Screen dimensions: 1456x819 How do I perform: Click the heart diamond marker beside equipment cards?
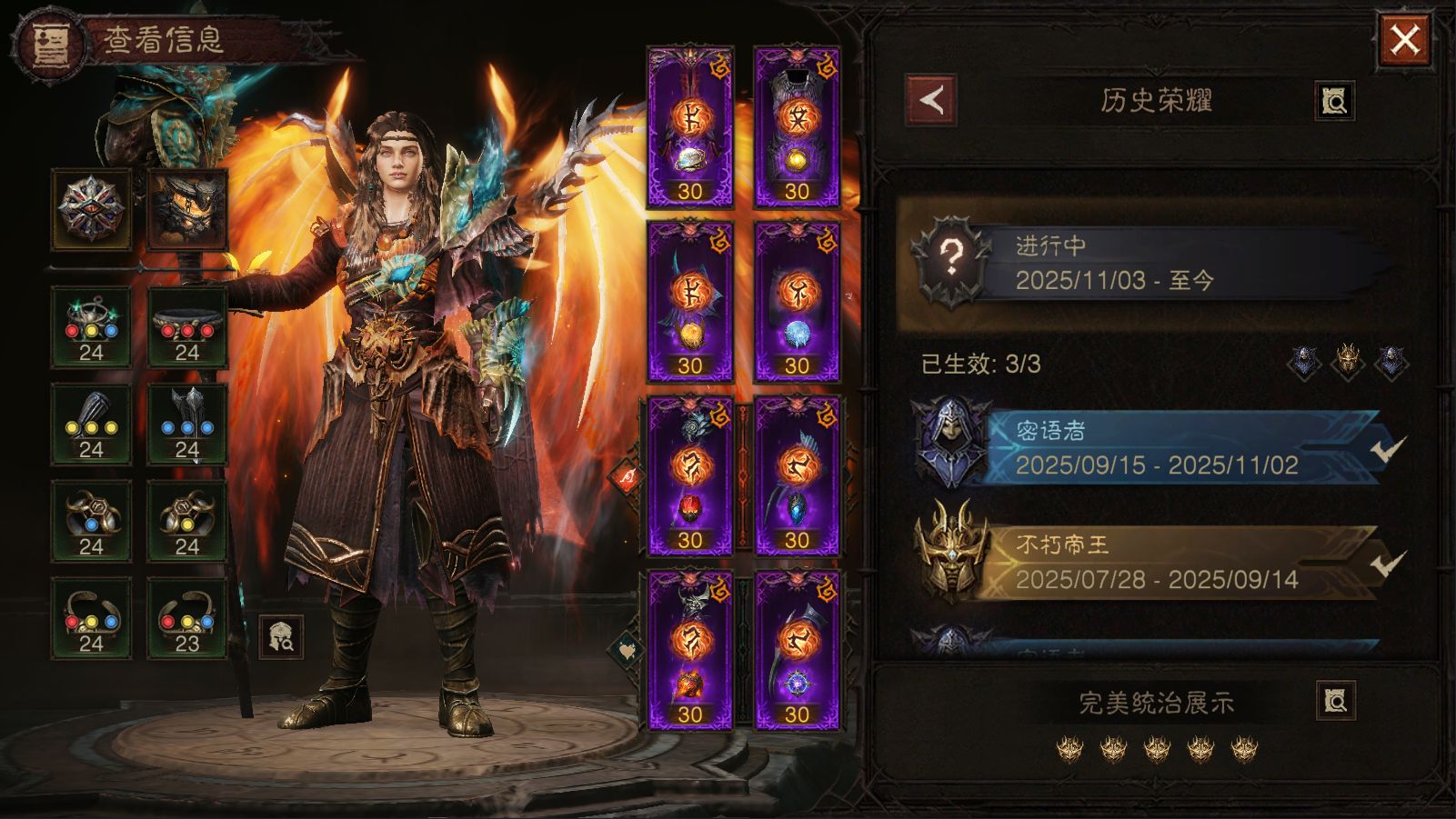pyautogui.click(x=625, y=650)
